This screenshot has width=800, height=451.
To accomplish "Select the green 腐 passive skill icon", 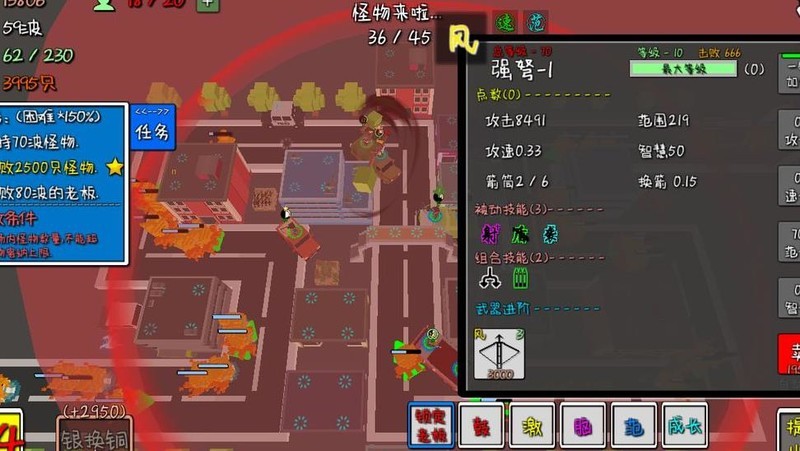I will point(520,234).
